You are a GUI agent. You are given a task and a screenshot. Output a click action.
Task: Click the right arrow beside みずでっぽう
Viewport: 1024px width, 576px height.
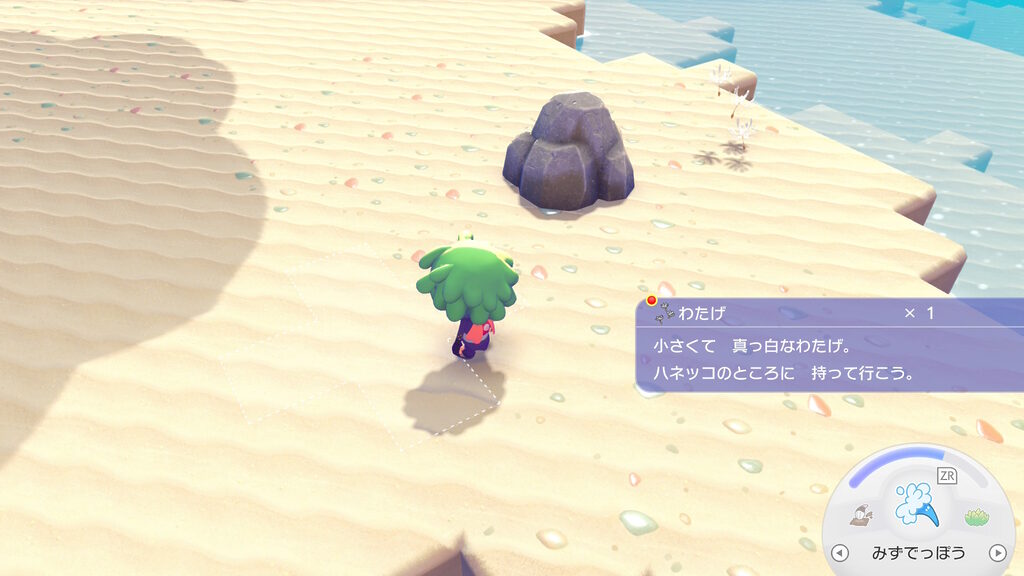(x=996, y=553)
